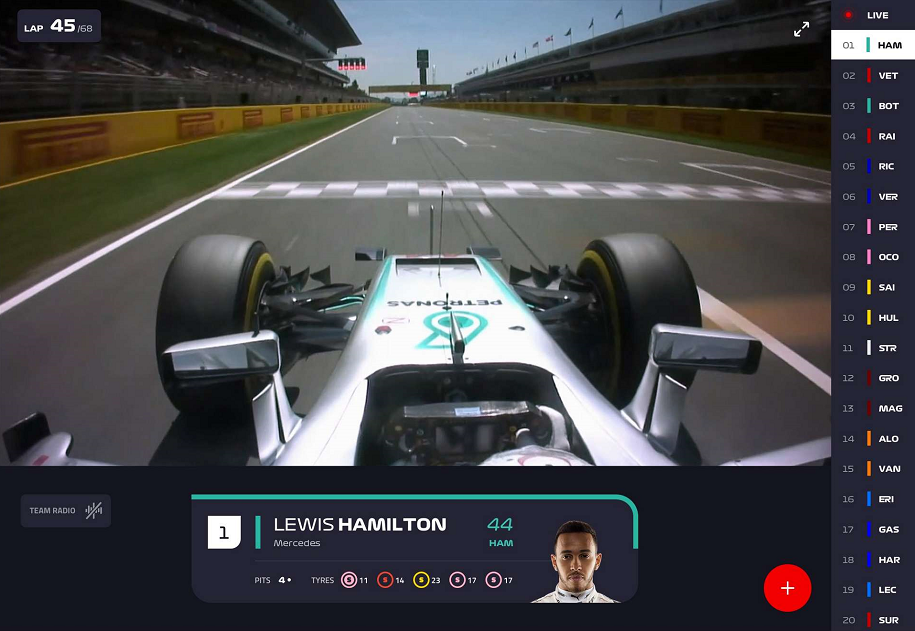Switch to driver SAI
The image size is (915, 631).
click(872, 287)
